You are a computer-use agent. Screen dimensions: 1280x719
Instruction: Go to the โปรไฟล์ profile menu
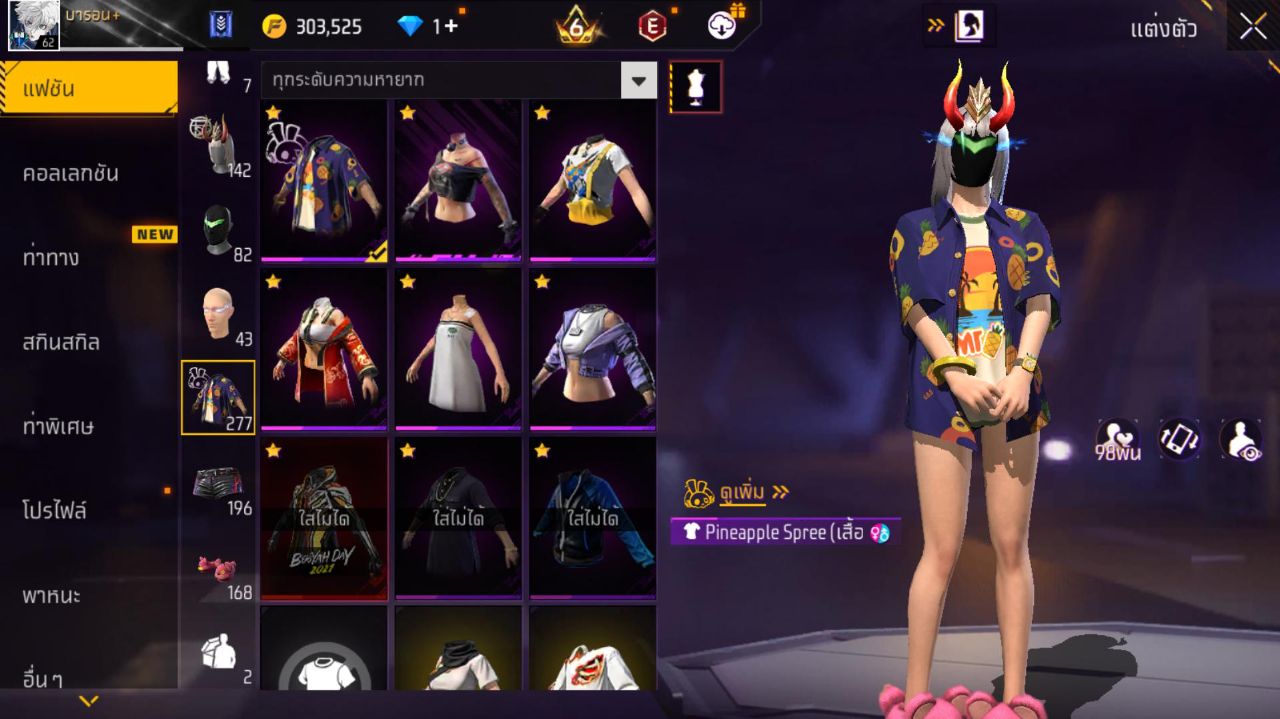pyautogui.click(x=55, y=511)
